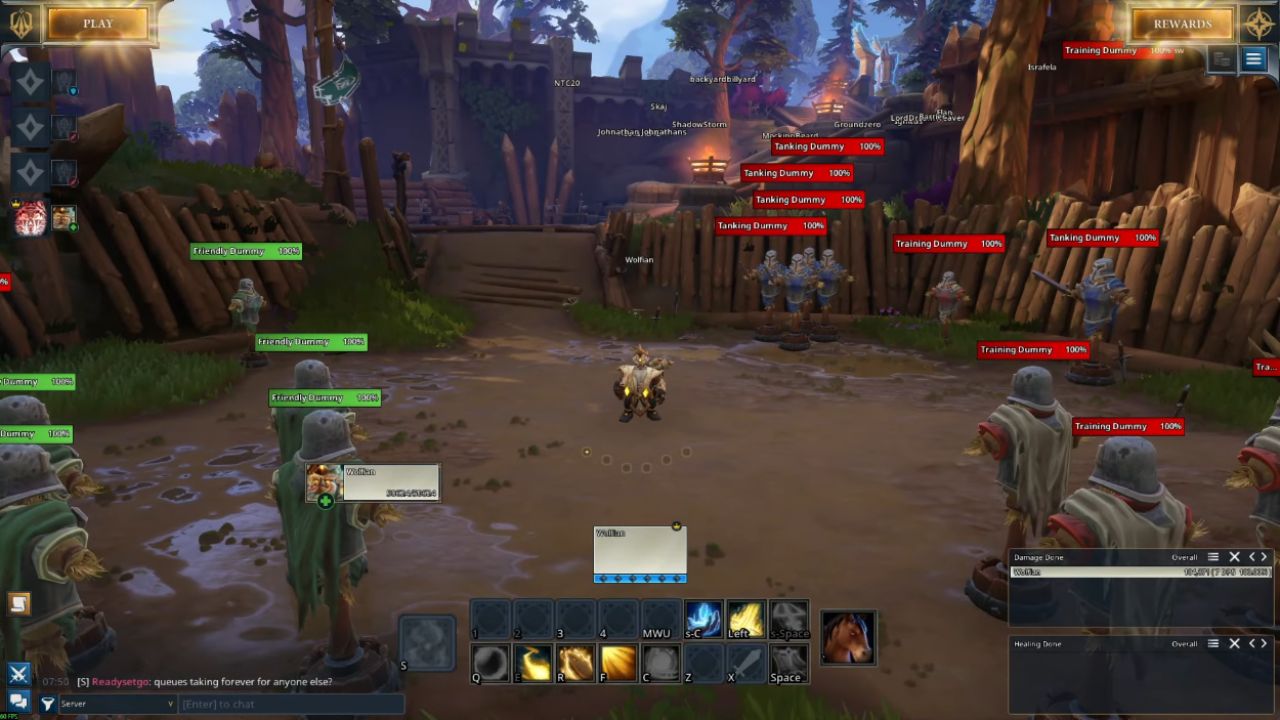
Task: Open the Play menu
Action: [98, 24]
